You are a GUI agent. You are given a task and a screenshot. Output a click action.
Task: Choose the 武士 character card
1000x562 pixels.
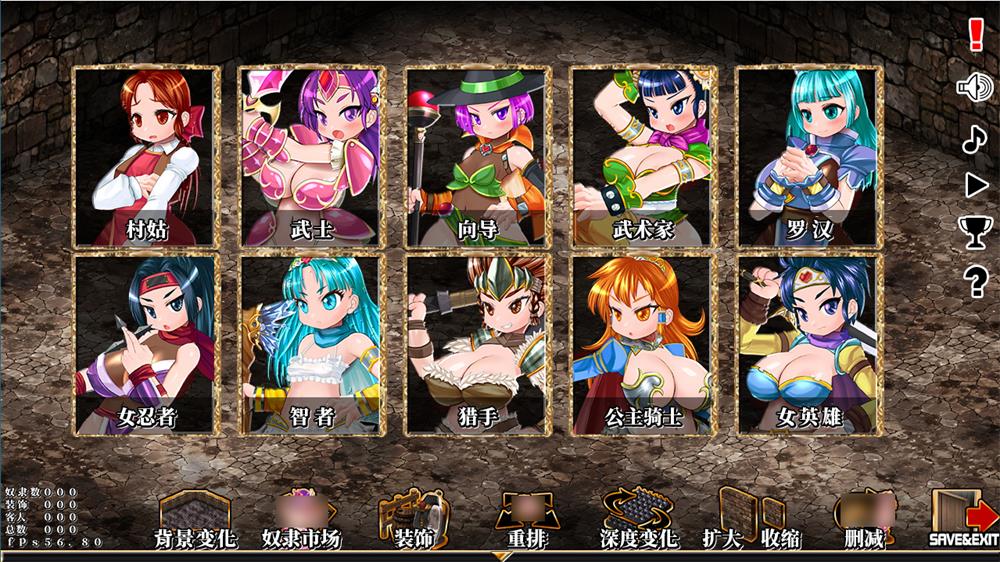[309, 156]
